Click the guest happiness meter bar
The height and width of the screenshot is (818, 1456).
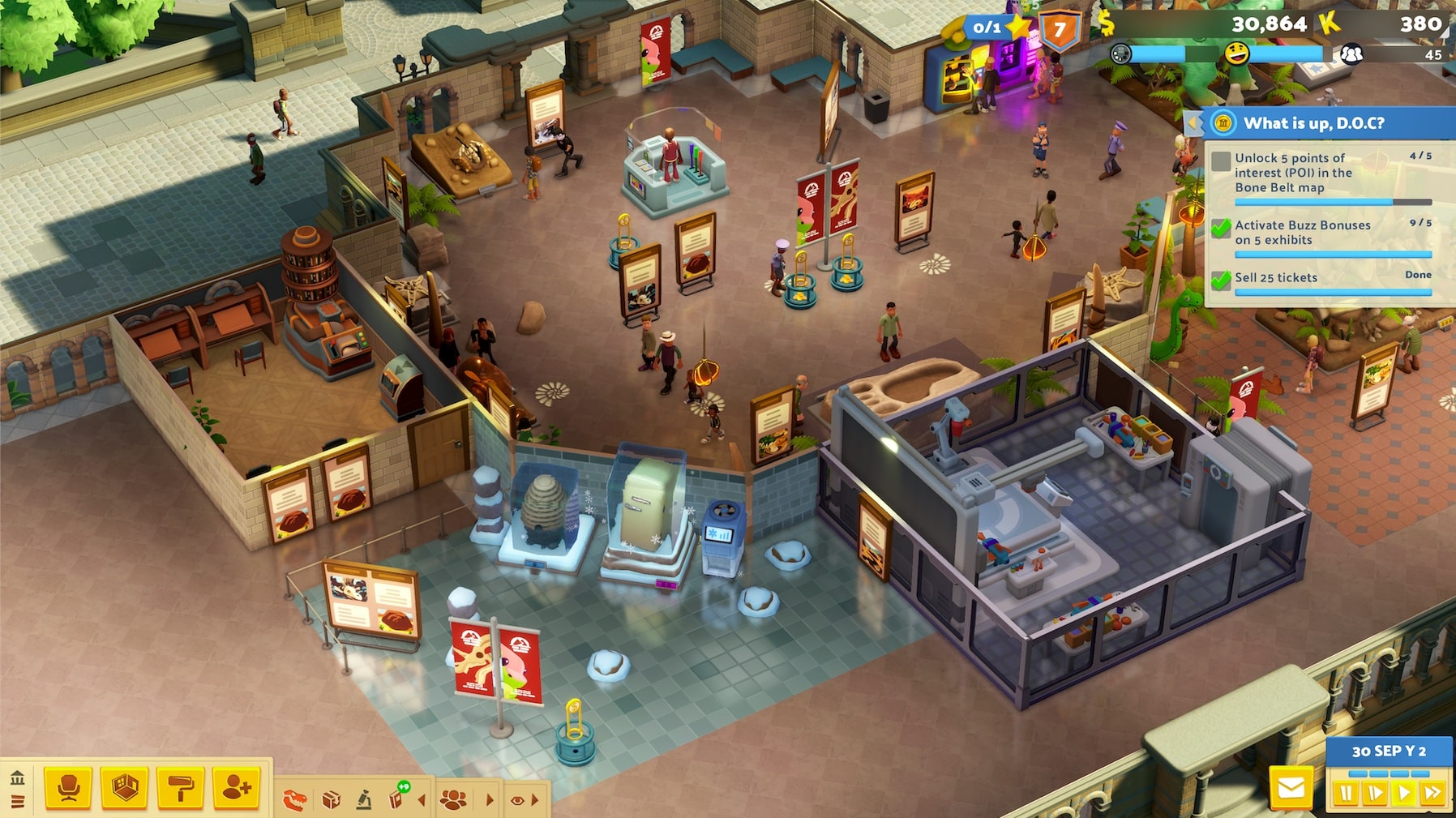[1286, 53]
